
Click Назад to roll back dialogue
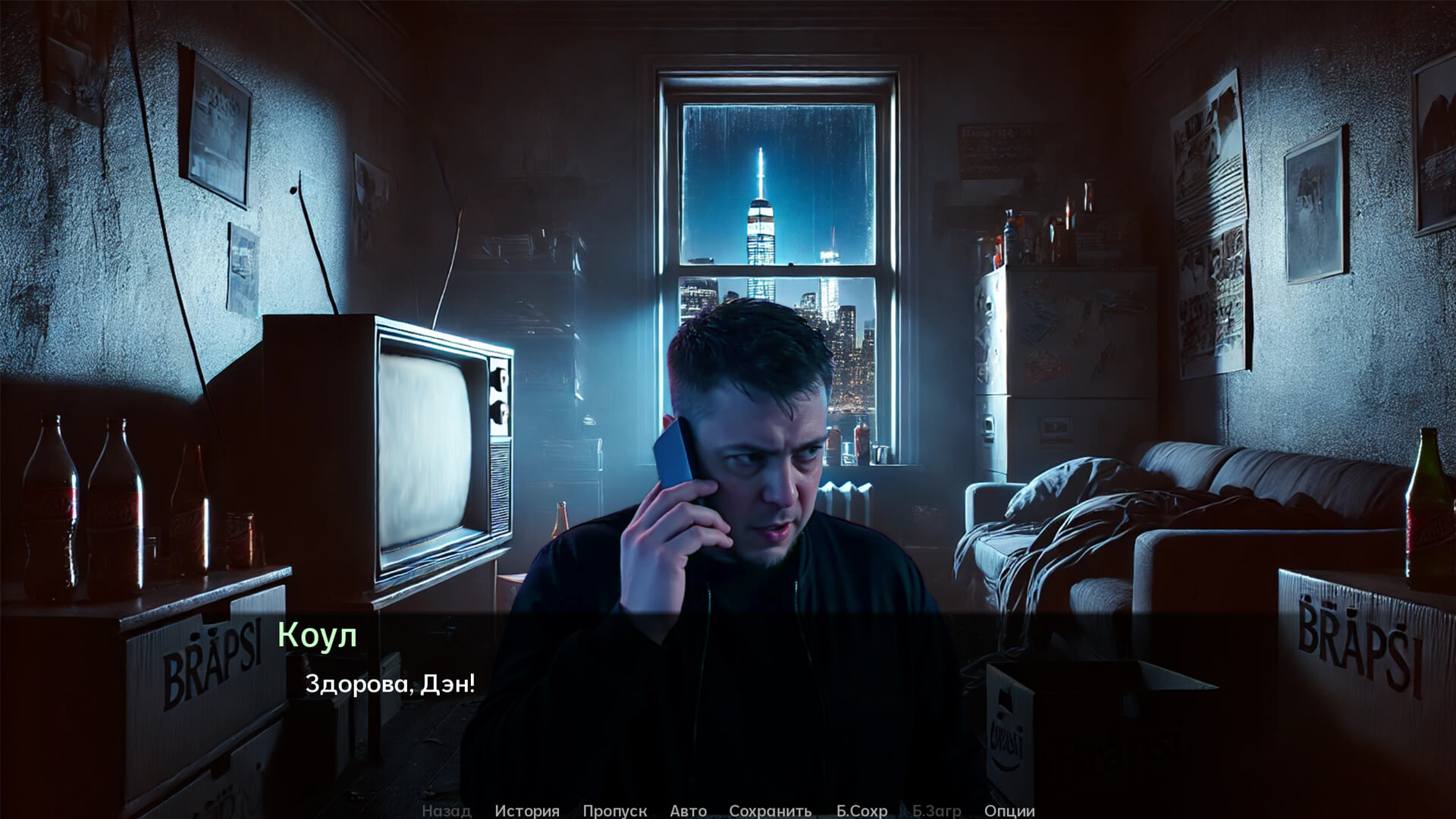point(446,811)
